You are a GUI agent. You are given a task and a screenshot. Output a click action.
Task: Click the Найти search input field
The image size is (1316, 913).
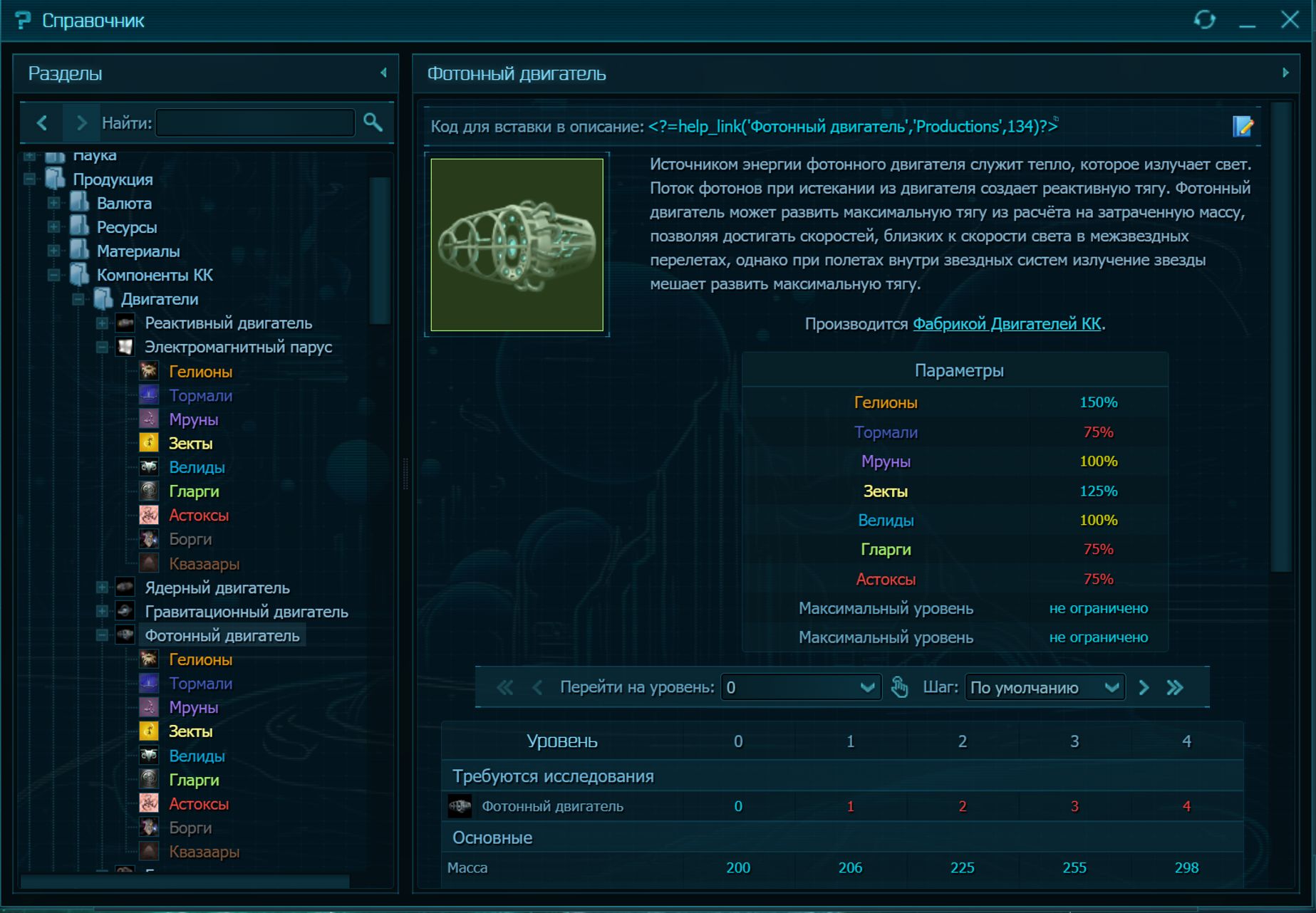point(255,123)
